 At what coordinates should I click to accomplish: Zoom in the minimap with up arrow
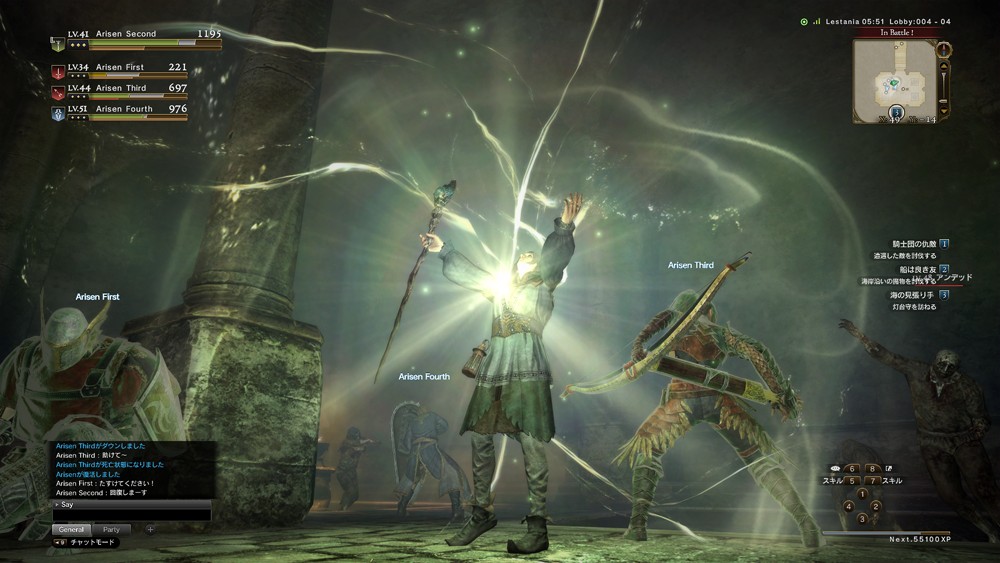pos(944,64)
